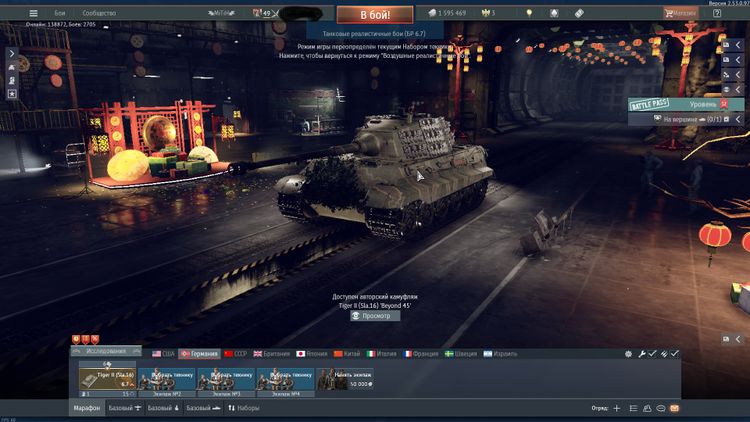This screenshot has width=750, height=422.
Task: Select the Италия nation tab
Action: (x=383, y=354)
